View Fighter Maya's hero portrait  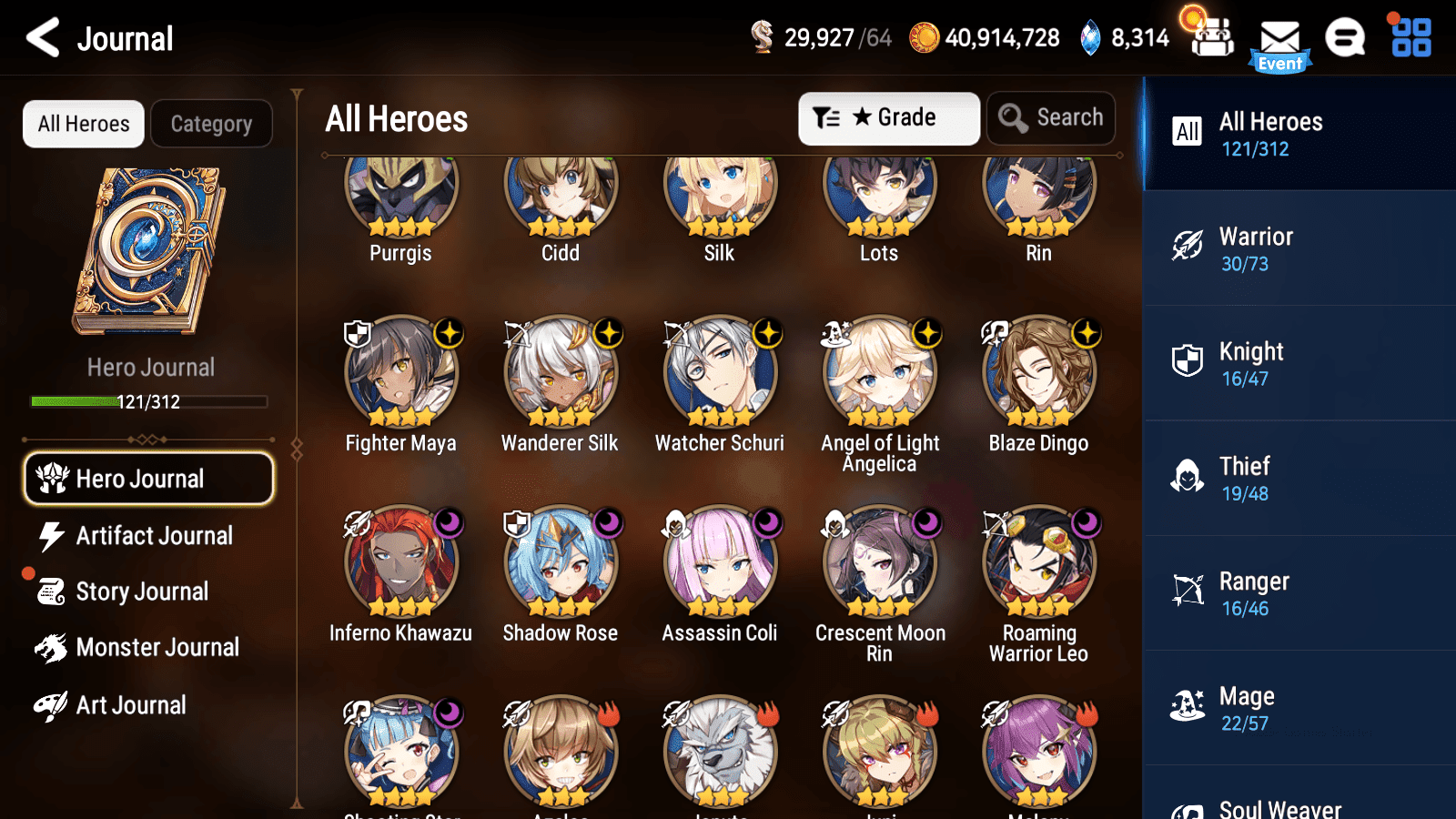tap(401, 373)
